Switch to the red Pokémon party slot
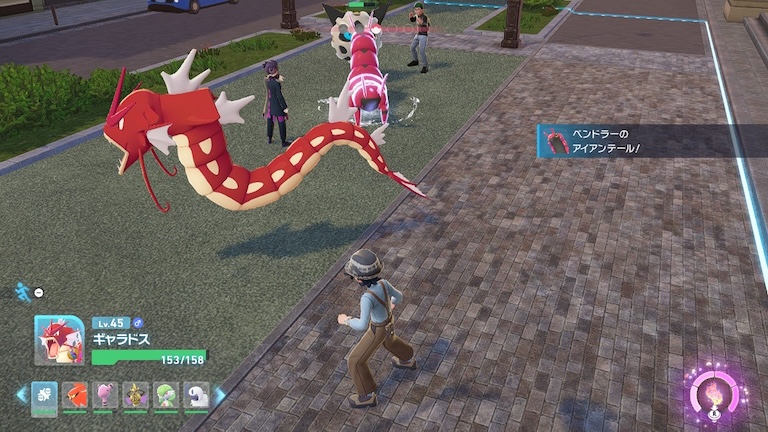Image resolution: width=768 pixels, height=432 pixels. click(75, 395)
